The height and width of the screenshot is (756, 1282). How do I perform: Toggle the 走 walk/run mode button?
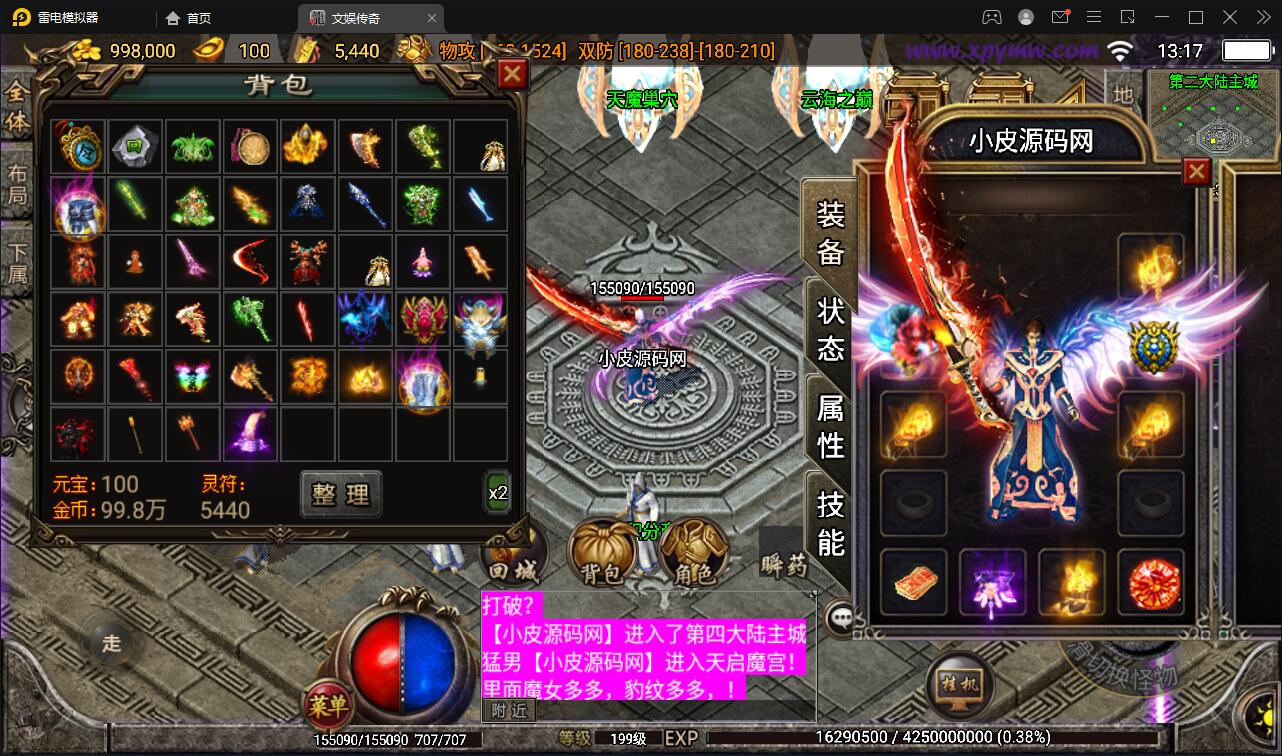[x=110, y=645]
